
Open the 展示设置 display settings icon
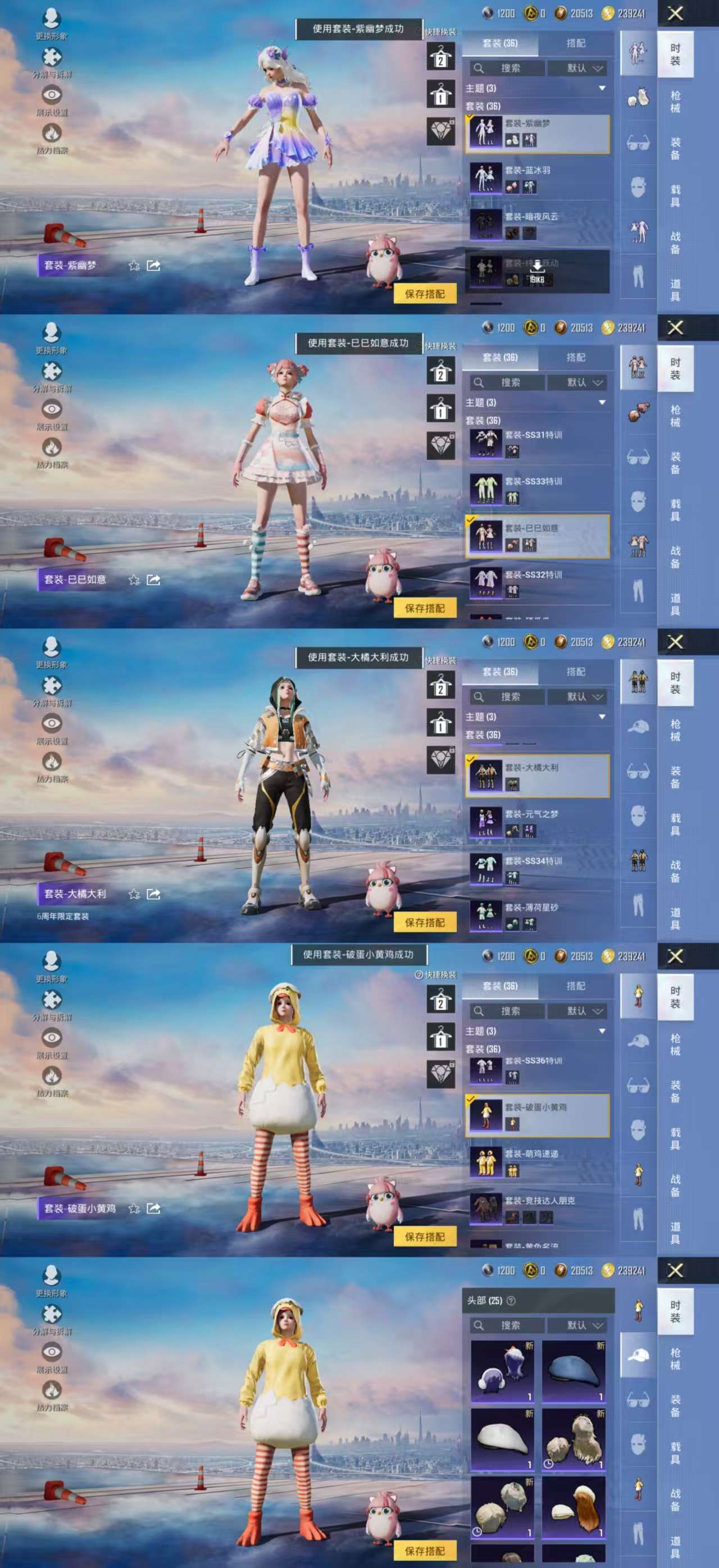[52, 95]
